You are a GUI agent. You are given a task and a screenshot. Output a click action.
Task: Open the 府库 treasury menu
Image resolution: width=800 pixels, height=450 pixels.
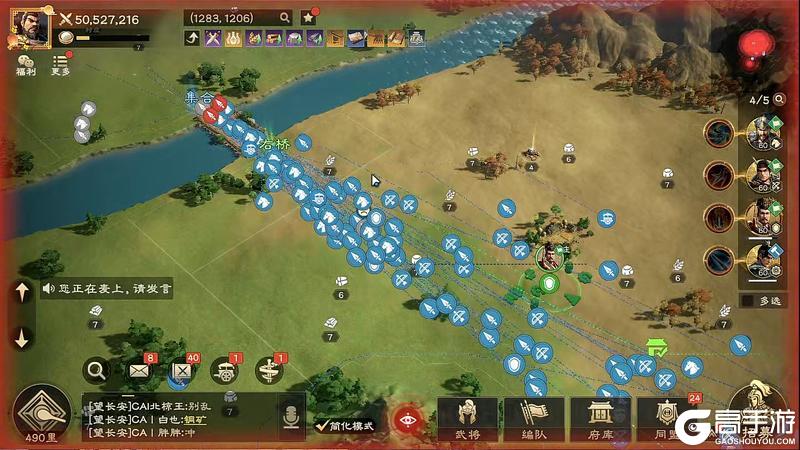tap(600, 419)
